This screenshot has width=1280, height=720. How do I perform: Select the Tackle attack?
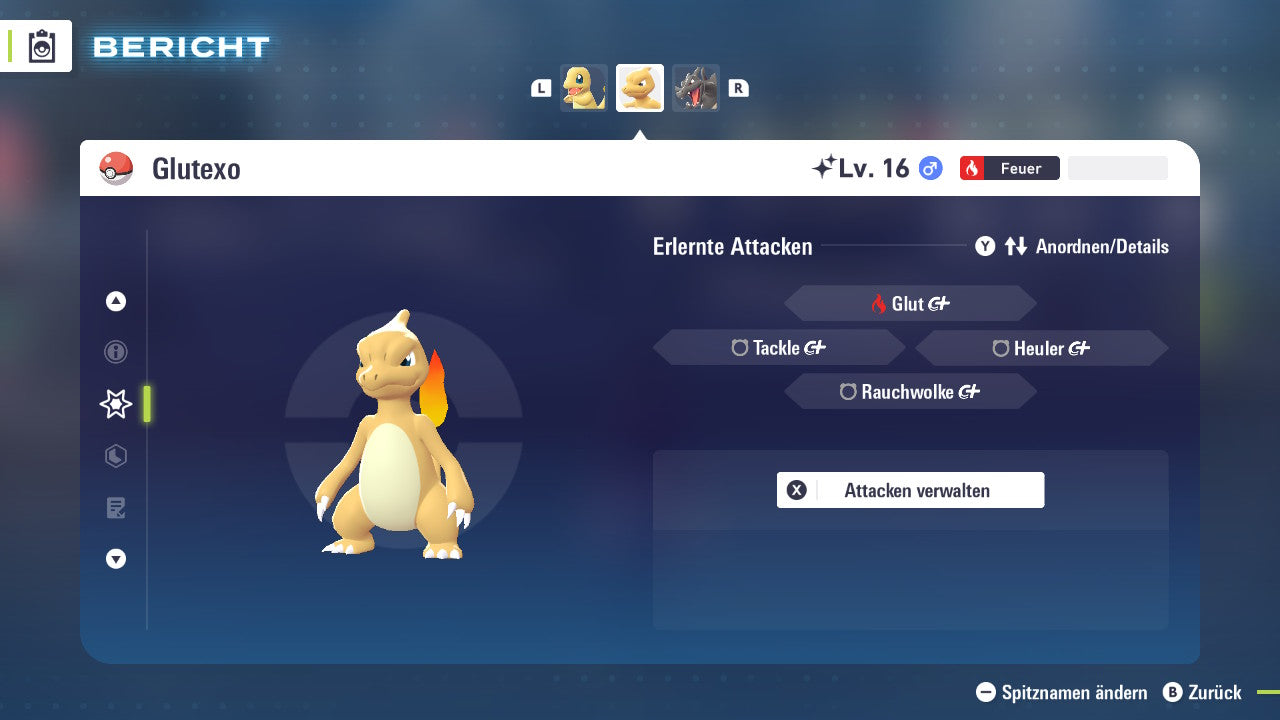[779, 347]
